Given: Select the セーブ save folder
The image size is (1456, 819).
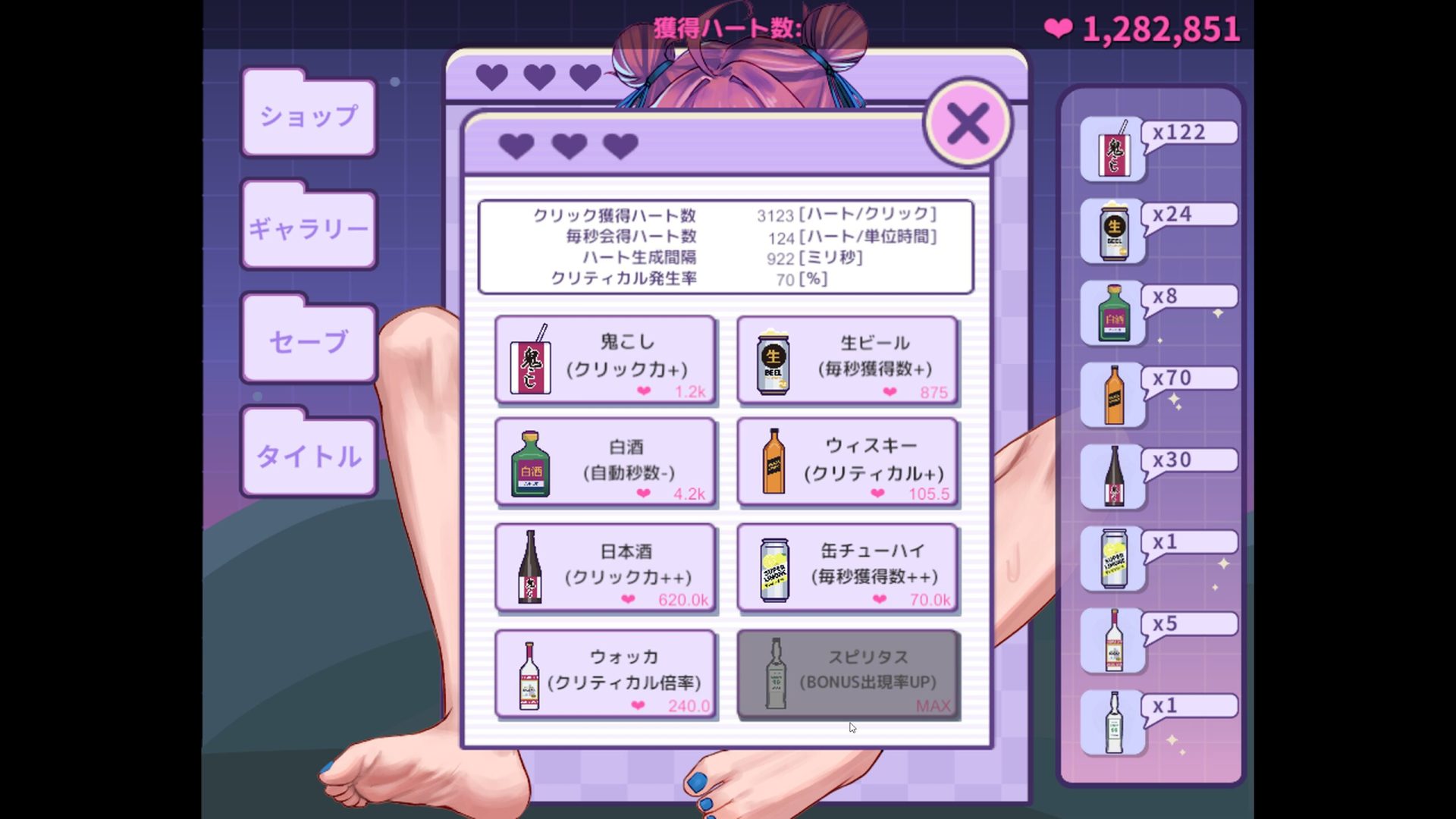Looking at the screenshot, I should click(309, 341).
